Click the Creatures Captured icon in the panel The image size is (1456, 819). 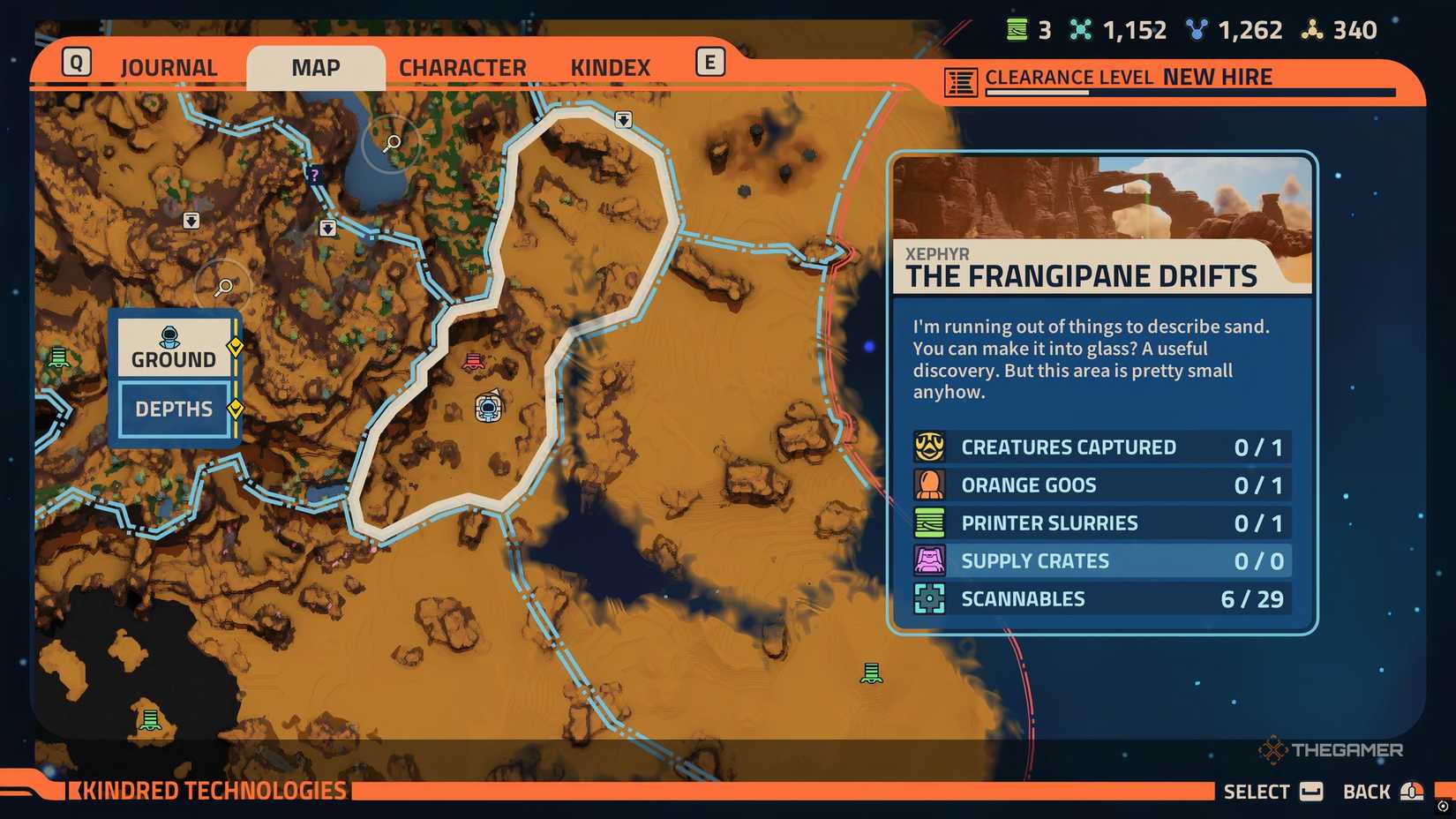pyautogui.click(x=928, y=447)
